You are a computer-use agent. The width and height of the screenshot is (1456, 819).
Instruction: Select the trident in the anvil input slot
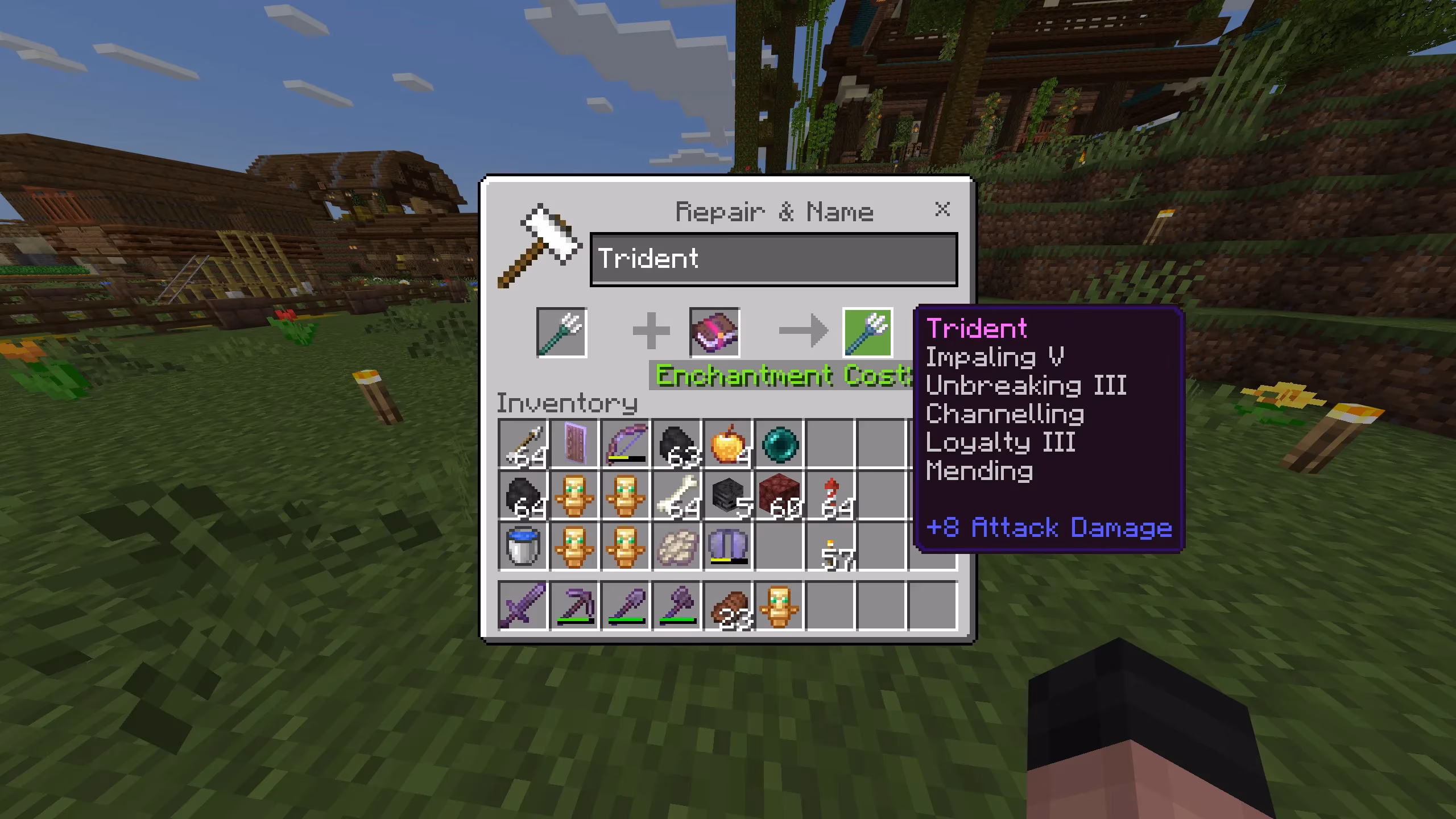pyautogui.click(x=561, y=333)
